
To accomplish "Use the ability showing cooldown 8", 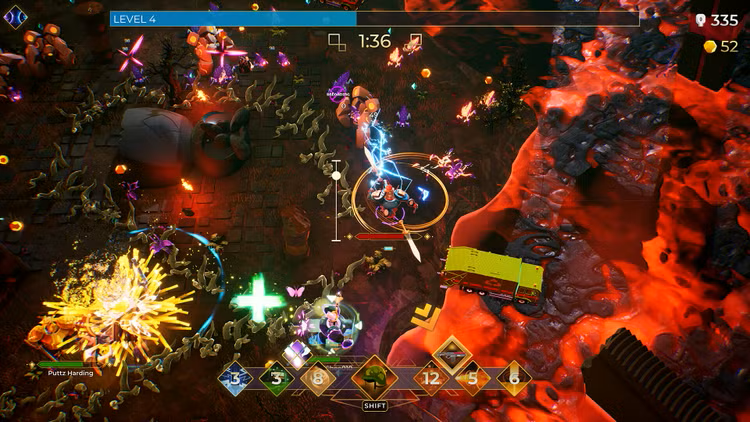I will tap(318, 378).
